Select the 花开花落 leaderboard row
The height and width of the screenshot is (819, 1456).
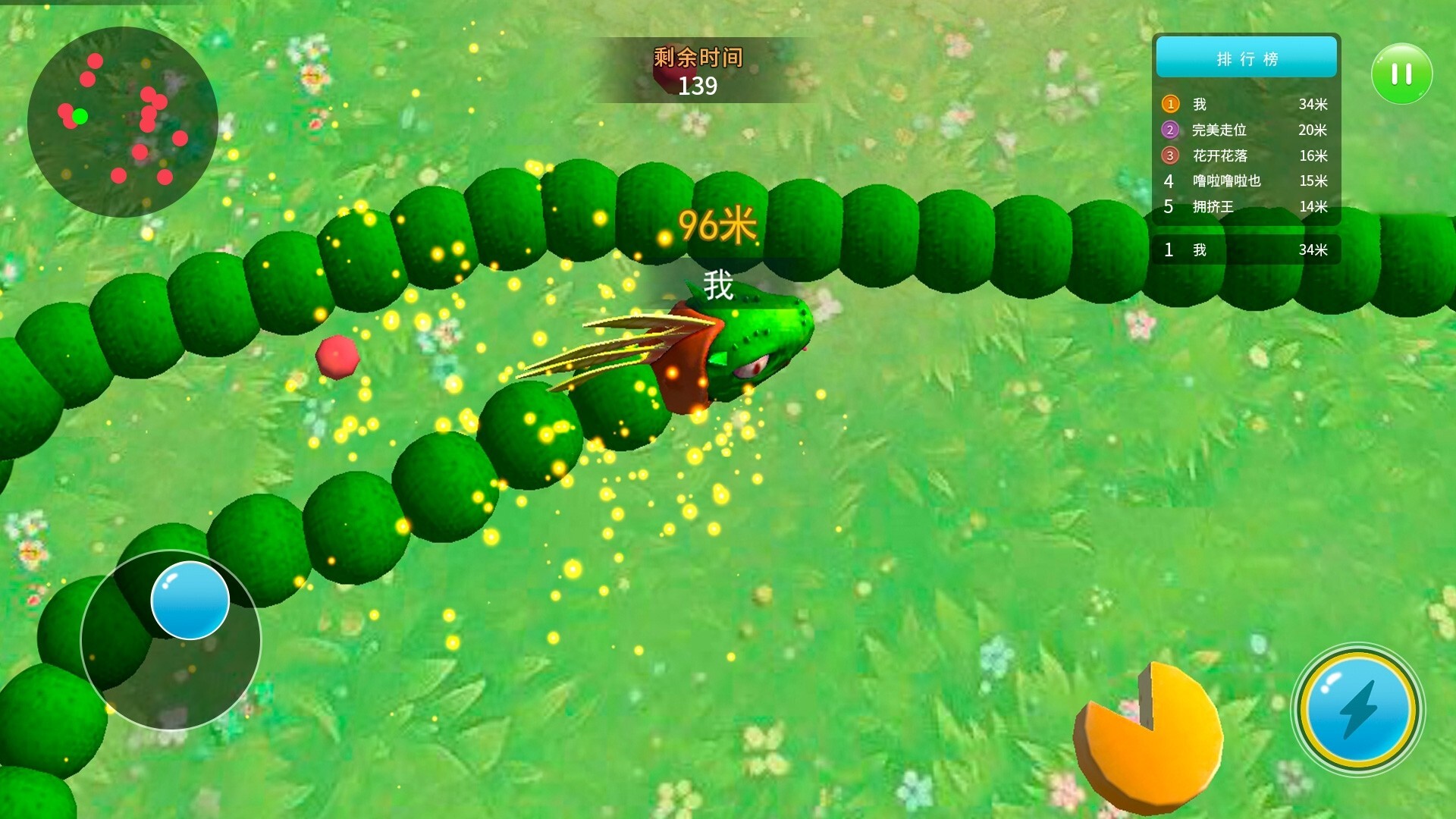tap(1246, 155)
